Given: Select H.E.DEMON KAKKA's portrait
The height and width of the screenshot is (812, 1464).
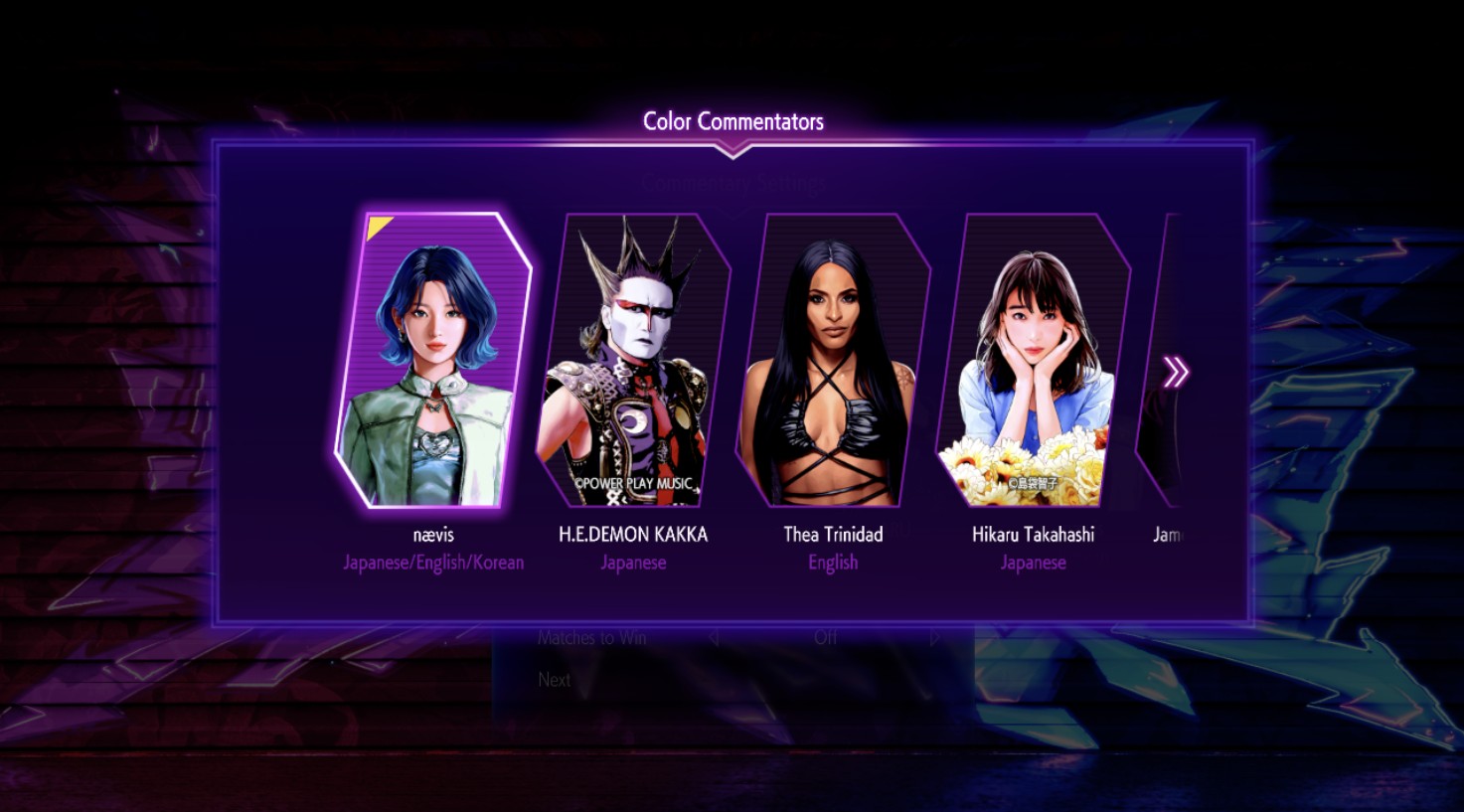Looking at the screenshot, I should (633, 358).
